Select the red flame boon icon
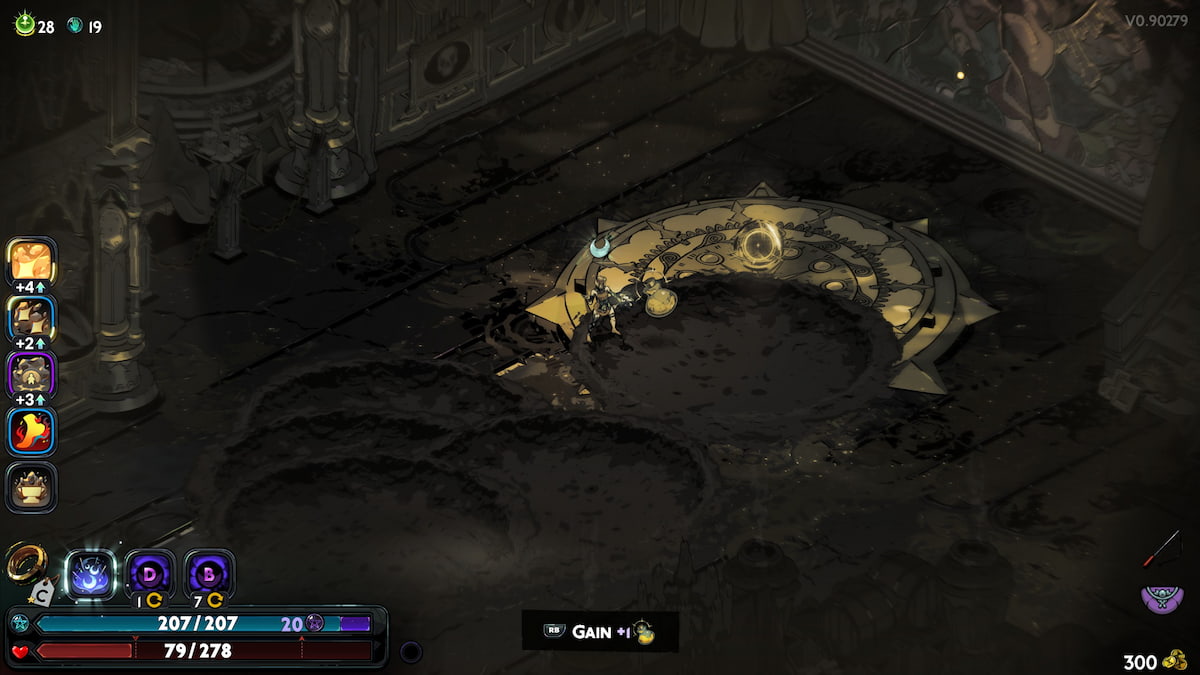 [x=32, y=432]
